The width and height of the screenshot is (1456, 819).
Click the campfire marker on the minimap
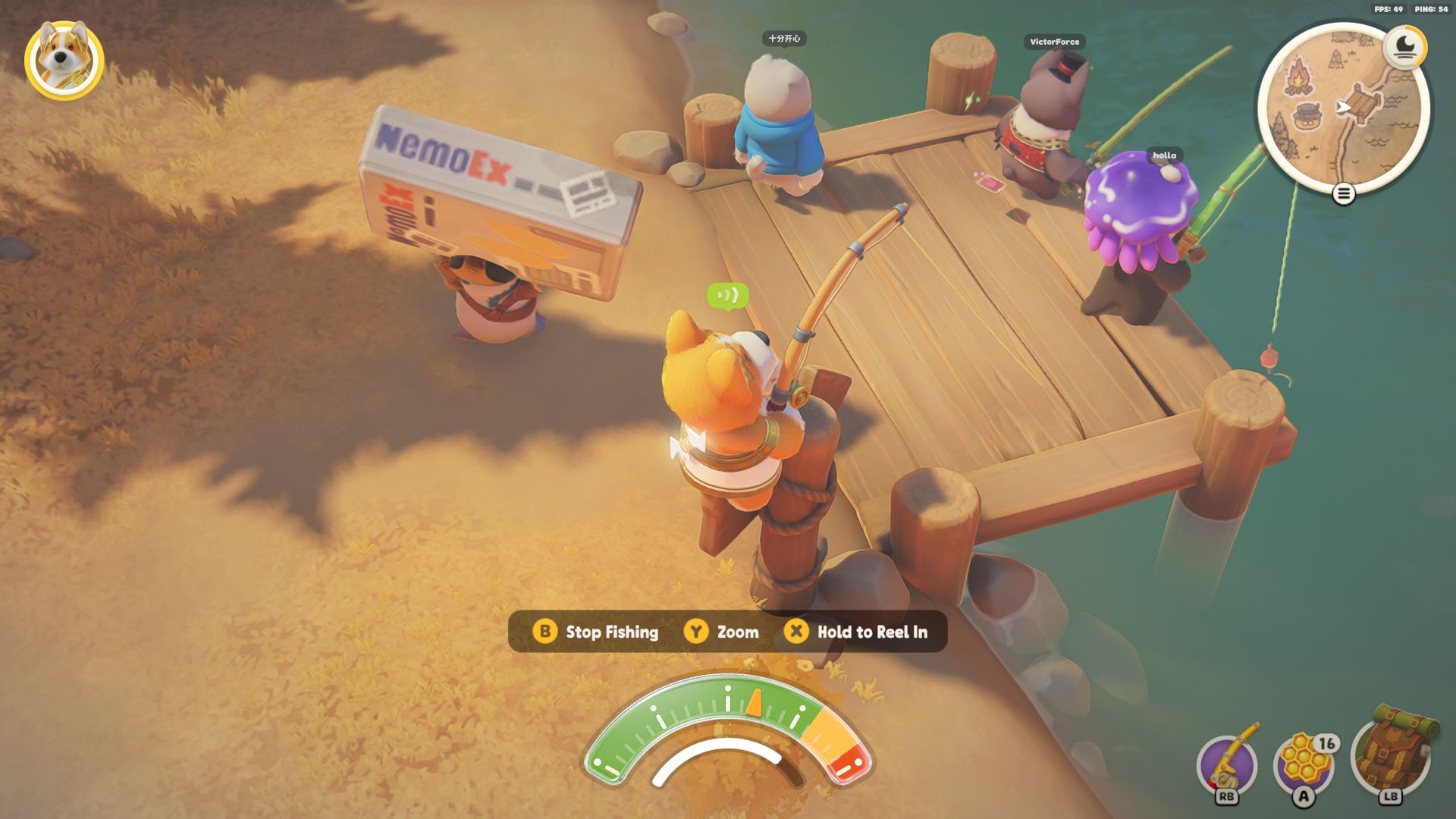coord(1299,78)
